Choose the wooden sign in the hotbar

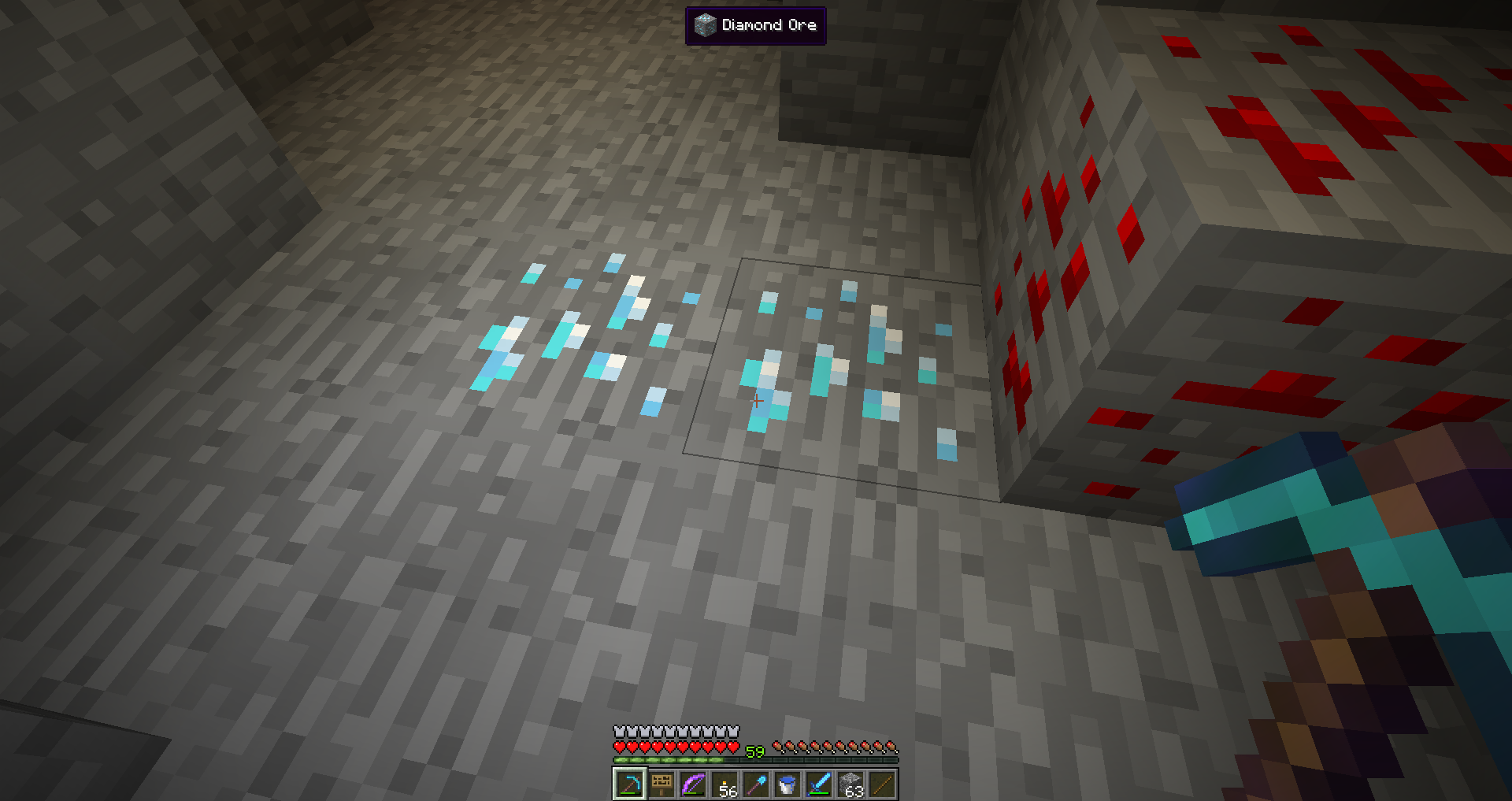[661, 784]
